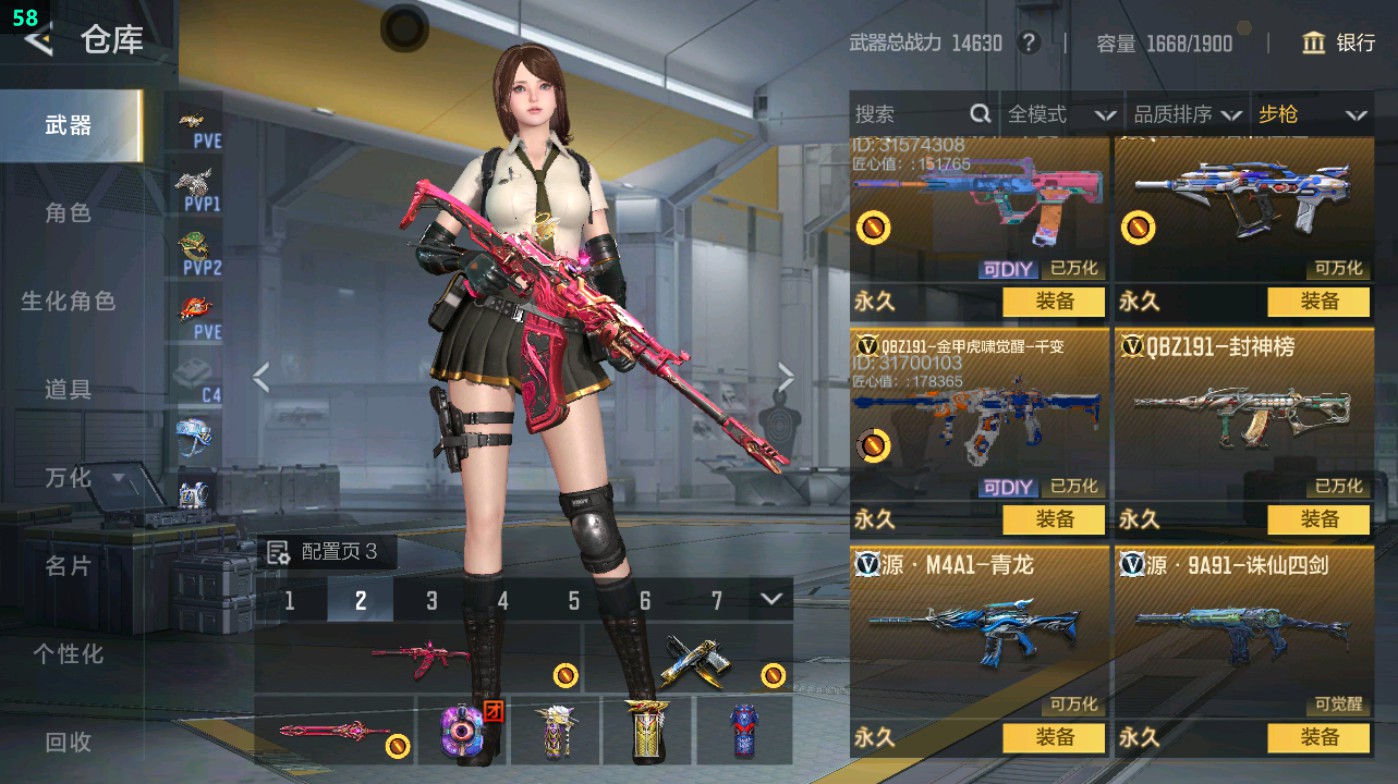The image size is (1398, 784).
Task: Switch to loadout page 5
Action: tap(574, 600)
